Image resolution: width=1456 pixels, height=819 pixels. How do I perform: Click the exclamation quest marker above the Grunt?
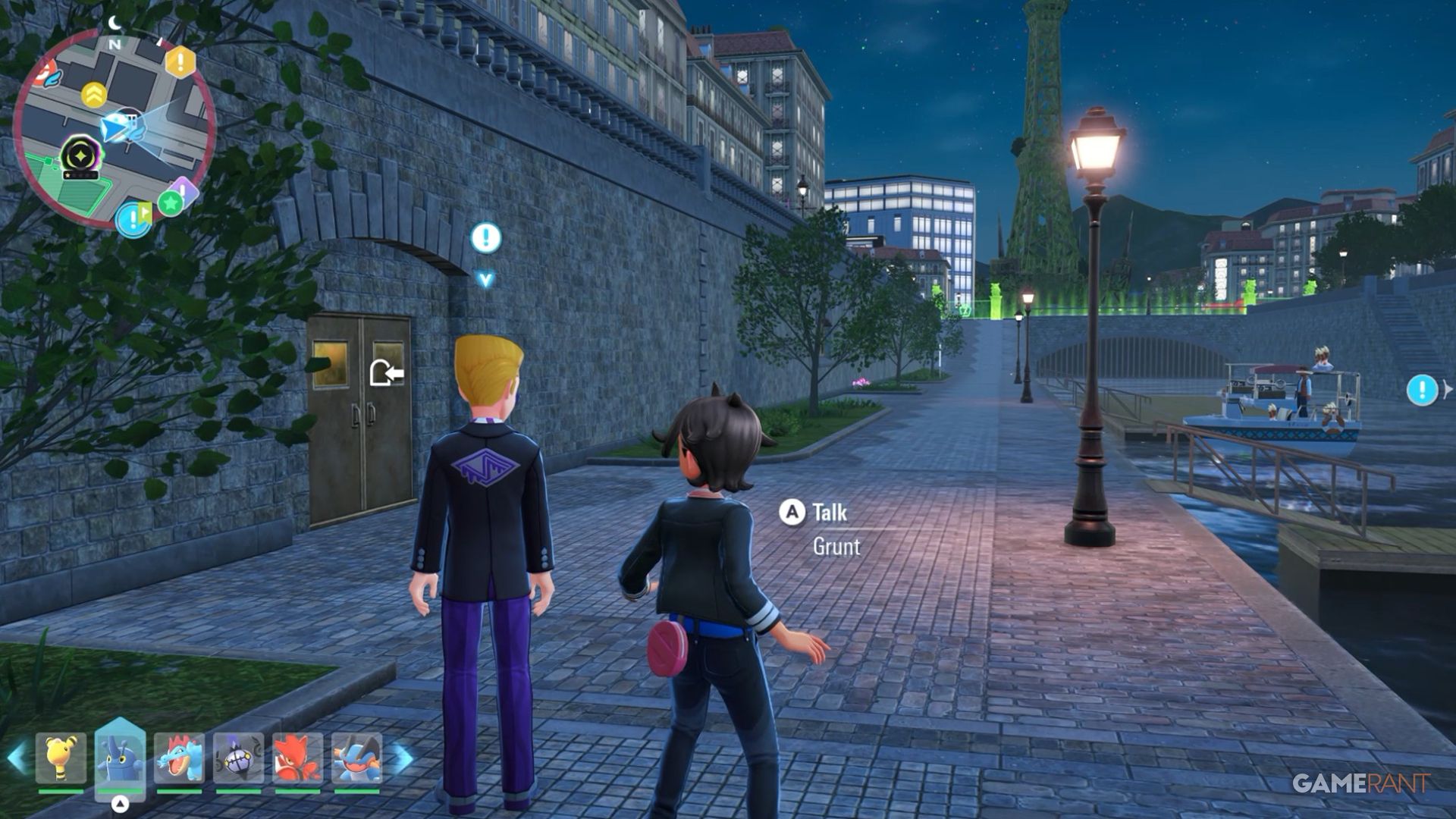[x=485, y=238]
